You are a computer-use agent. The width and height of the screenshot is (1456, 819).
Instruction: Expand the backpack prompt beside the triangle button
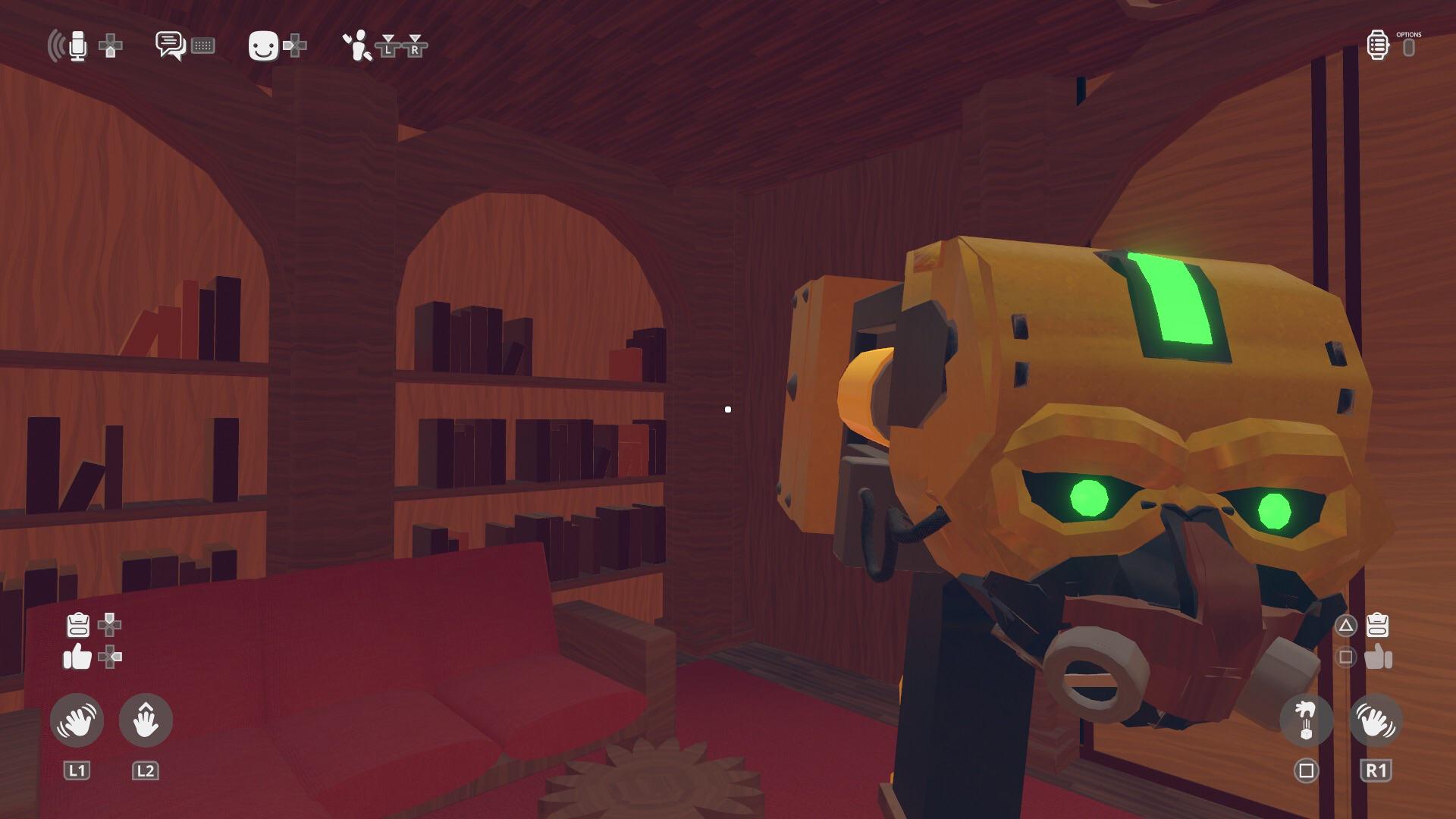click(x=1378, y=626)
